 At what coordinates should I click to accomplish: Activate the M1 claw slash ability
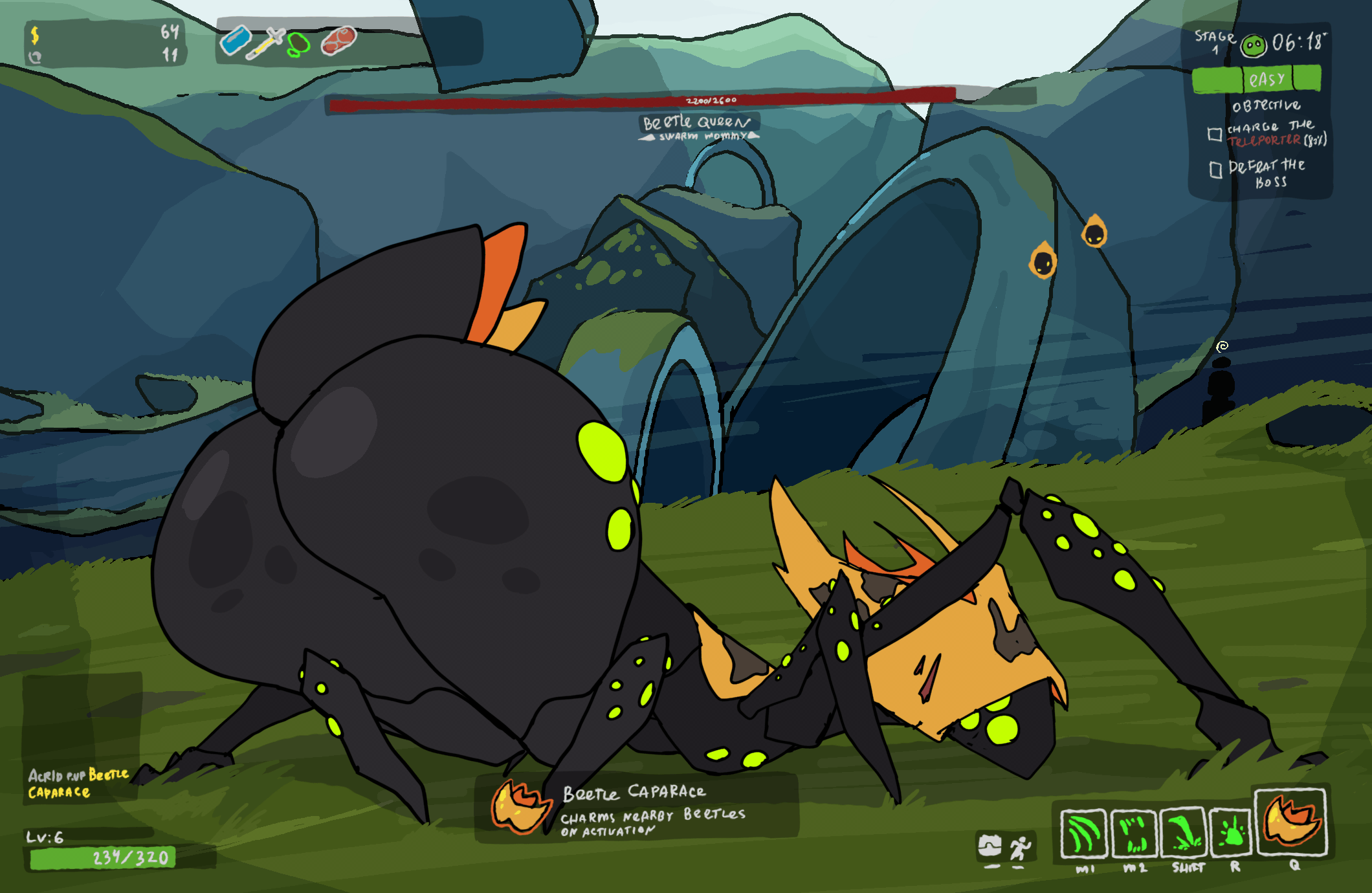coord(1084,833)
